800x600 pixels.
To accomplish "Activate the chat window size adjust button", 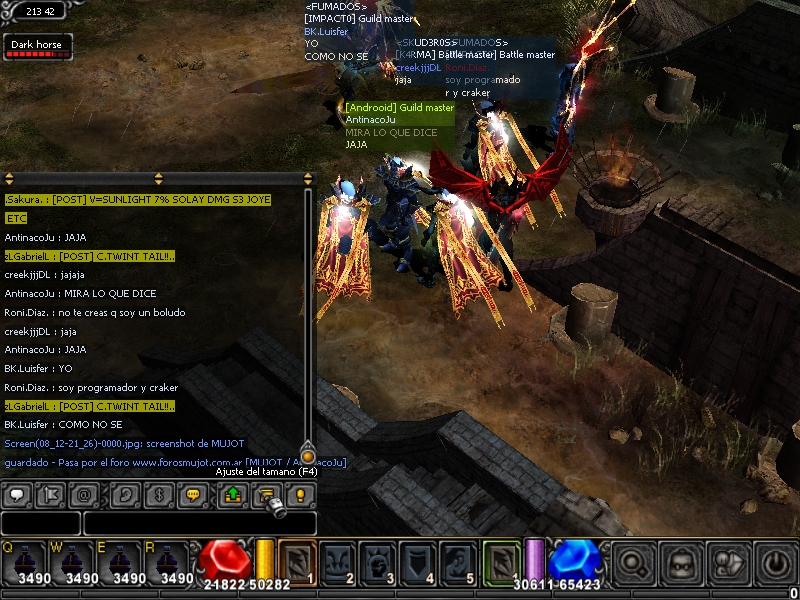I will [267, 494].
